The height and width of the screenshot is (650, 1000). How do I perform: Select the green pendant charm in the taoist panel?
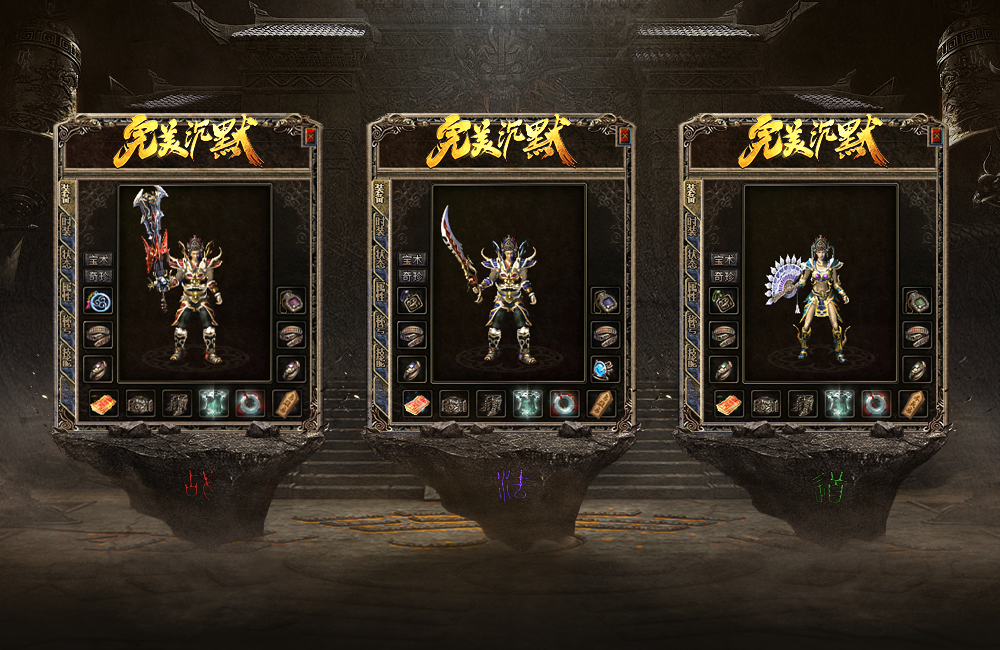723,300
